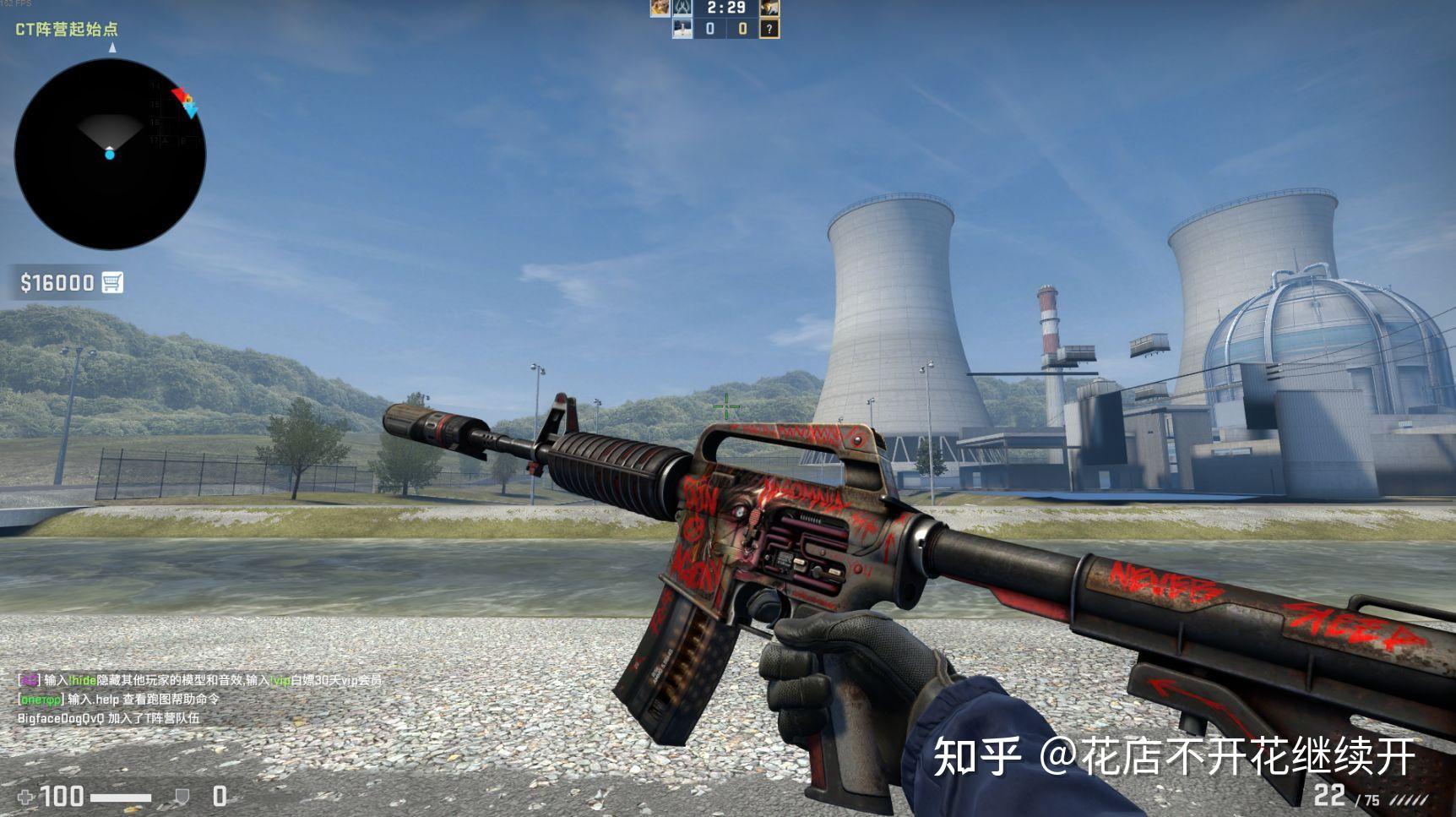1456x817 pixels.
Task: Click the shopping cart buy icon beside $16000
Action: (112, 282)
